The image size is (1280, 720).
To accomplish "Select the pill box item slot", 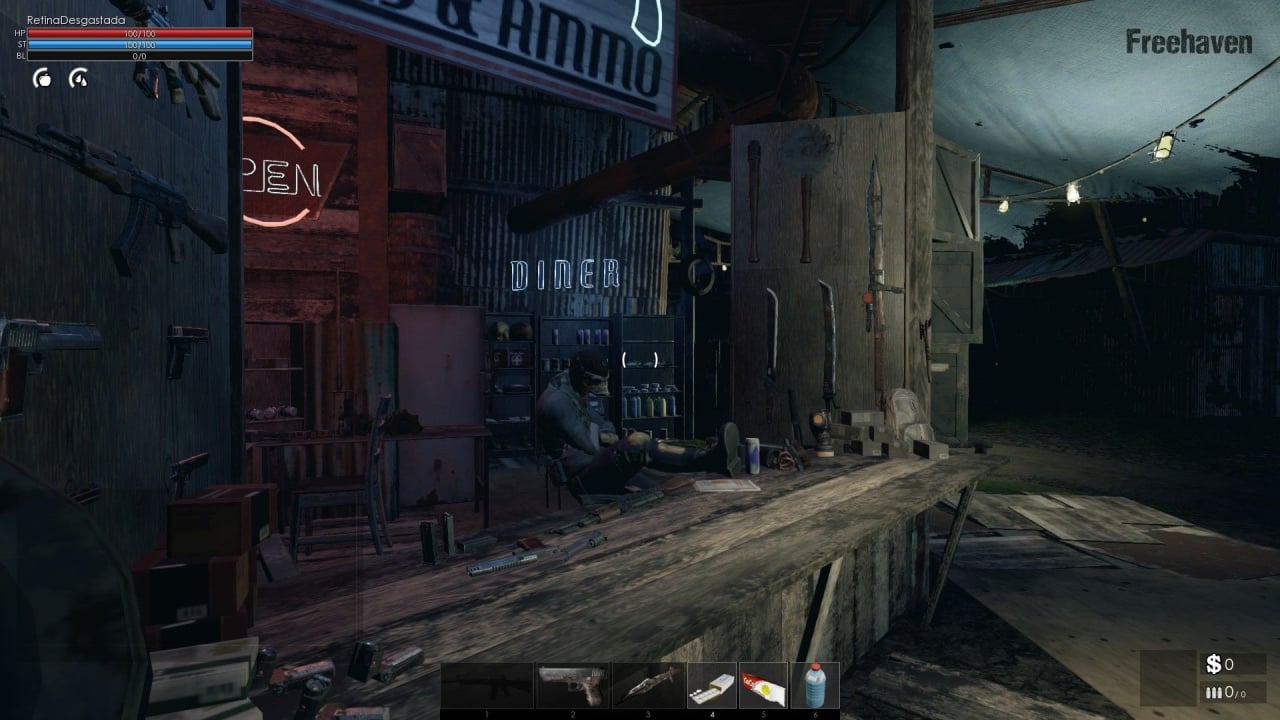I will click(x=712, y=686).
